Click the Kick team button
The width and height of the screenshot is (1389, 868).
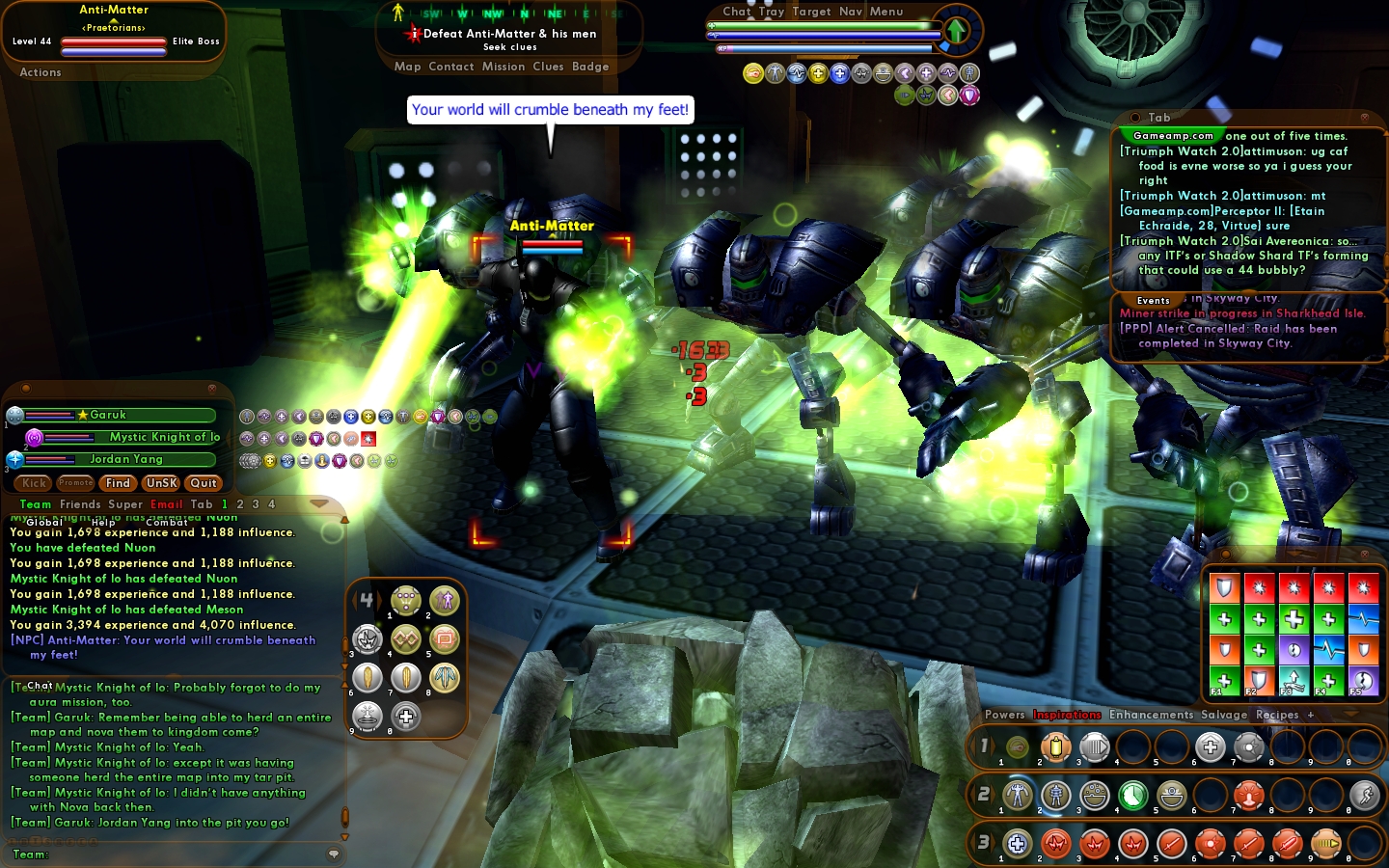click(35, 483)
